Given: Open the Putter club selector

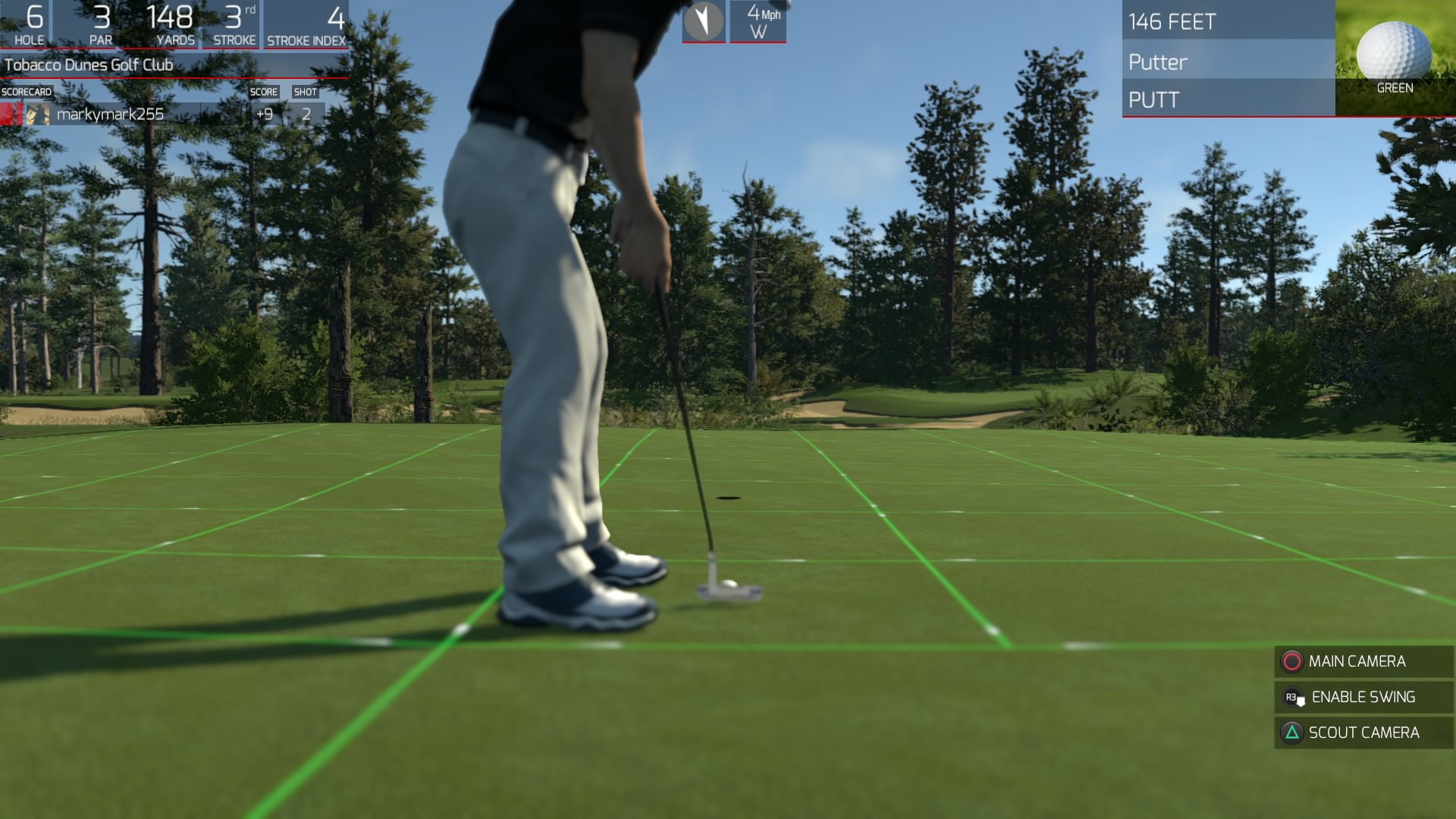Looking at the screenshot, I should click(x=1159, y=62).
